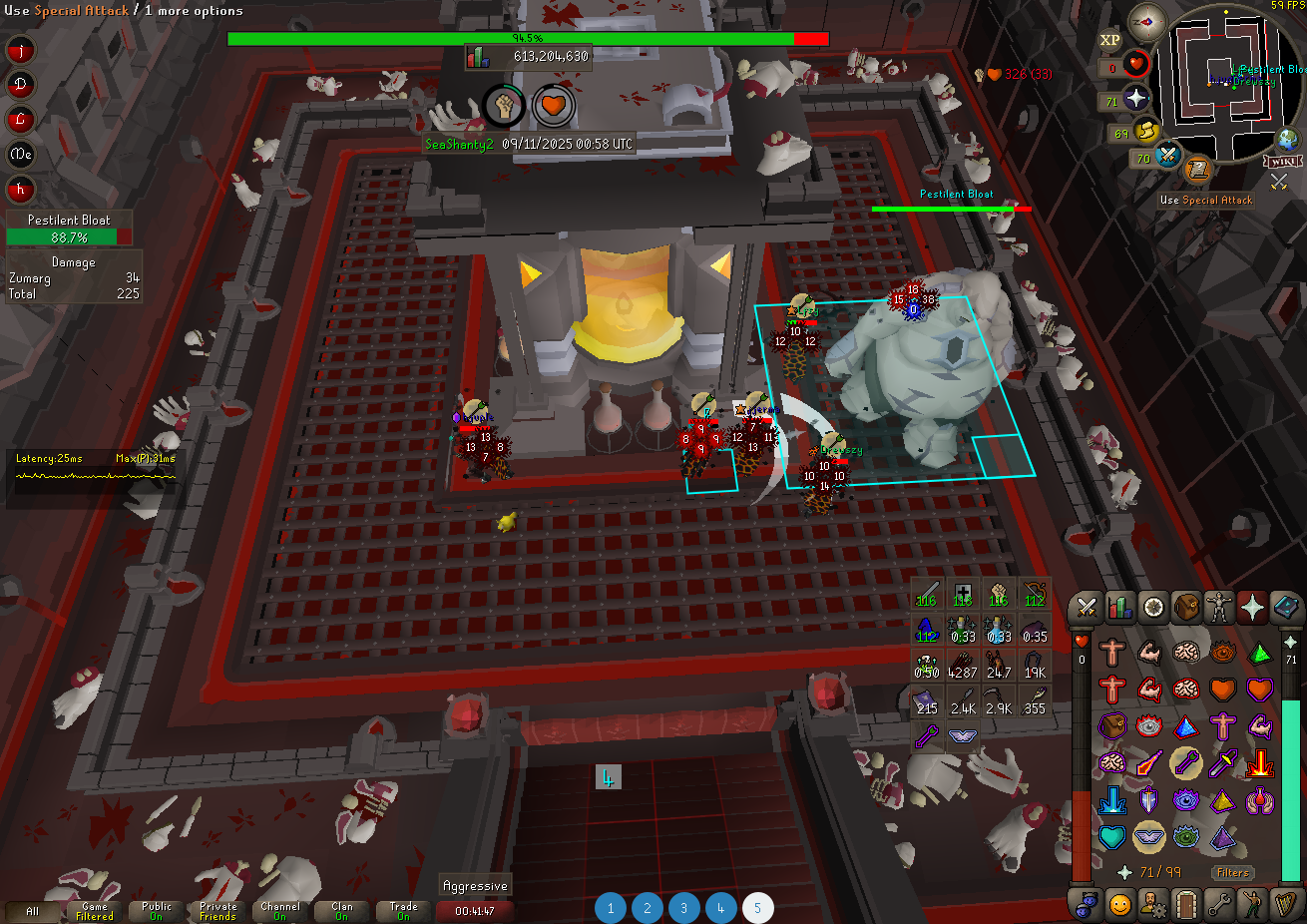This screenshot has width=1307, height=924.
Task: Toggle run energy boot orb
Action: (x=1146, y=131)
